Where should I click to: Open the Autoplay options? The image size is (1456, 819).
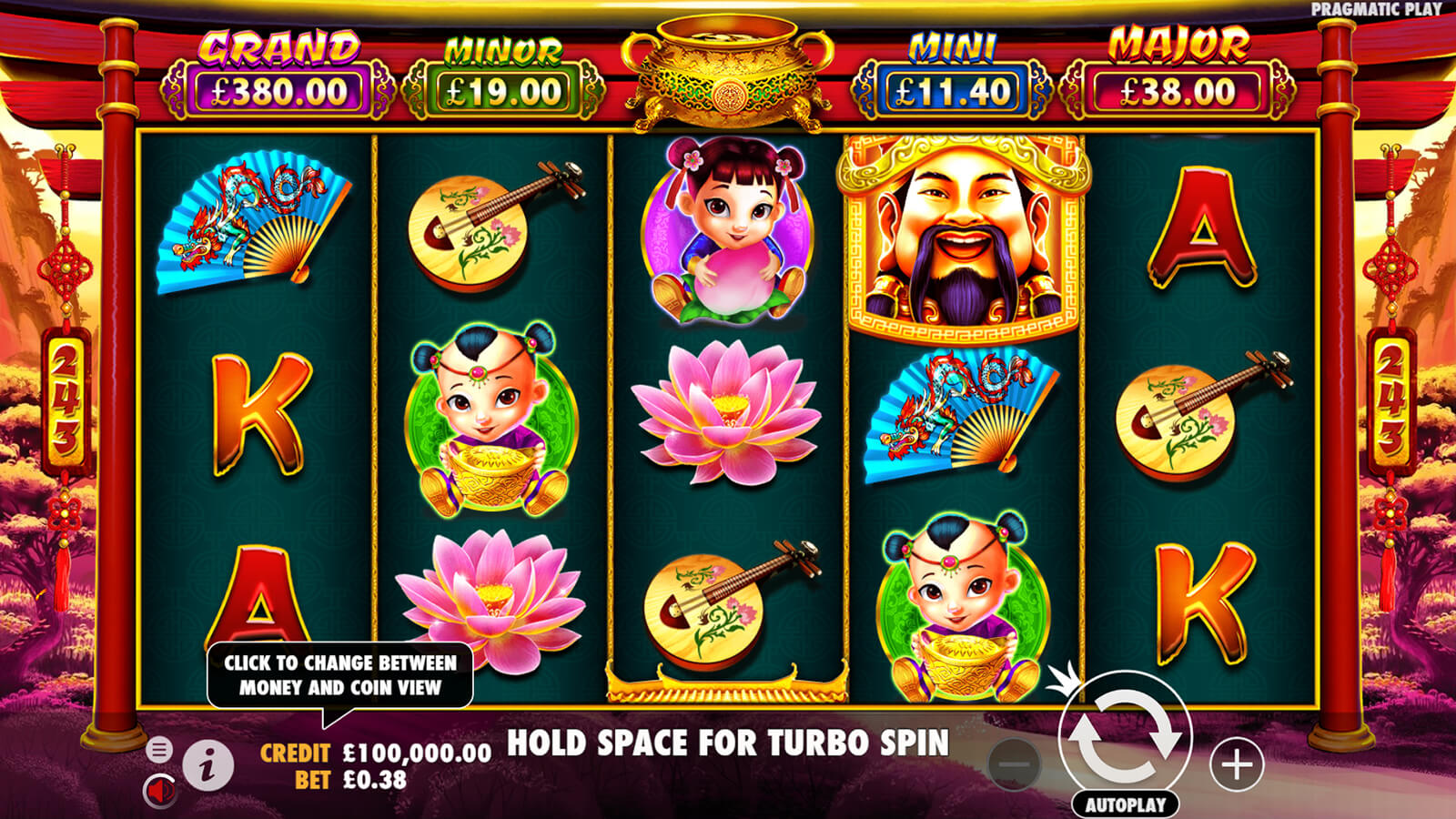(1125, 804)
